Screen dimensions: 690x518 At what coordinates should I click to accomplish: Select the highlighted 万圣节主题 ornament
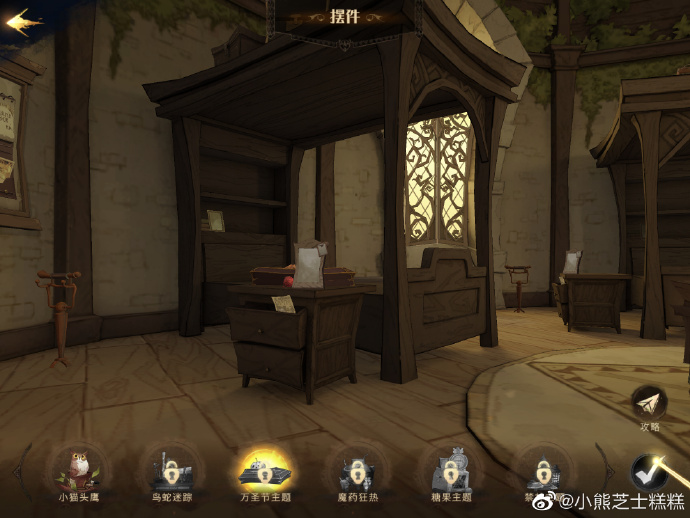click(264, 468)
